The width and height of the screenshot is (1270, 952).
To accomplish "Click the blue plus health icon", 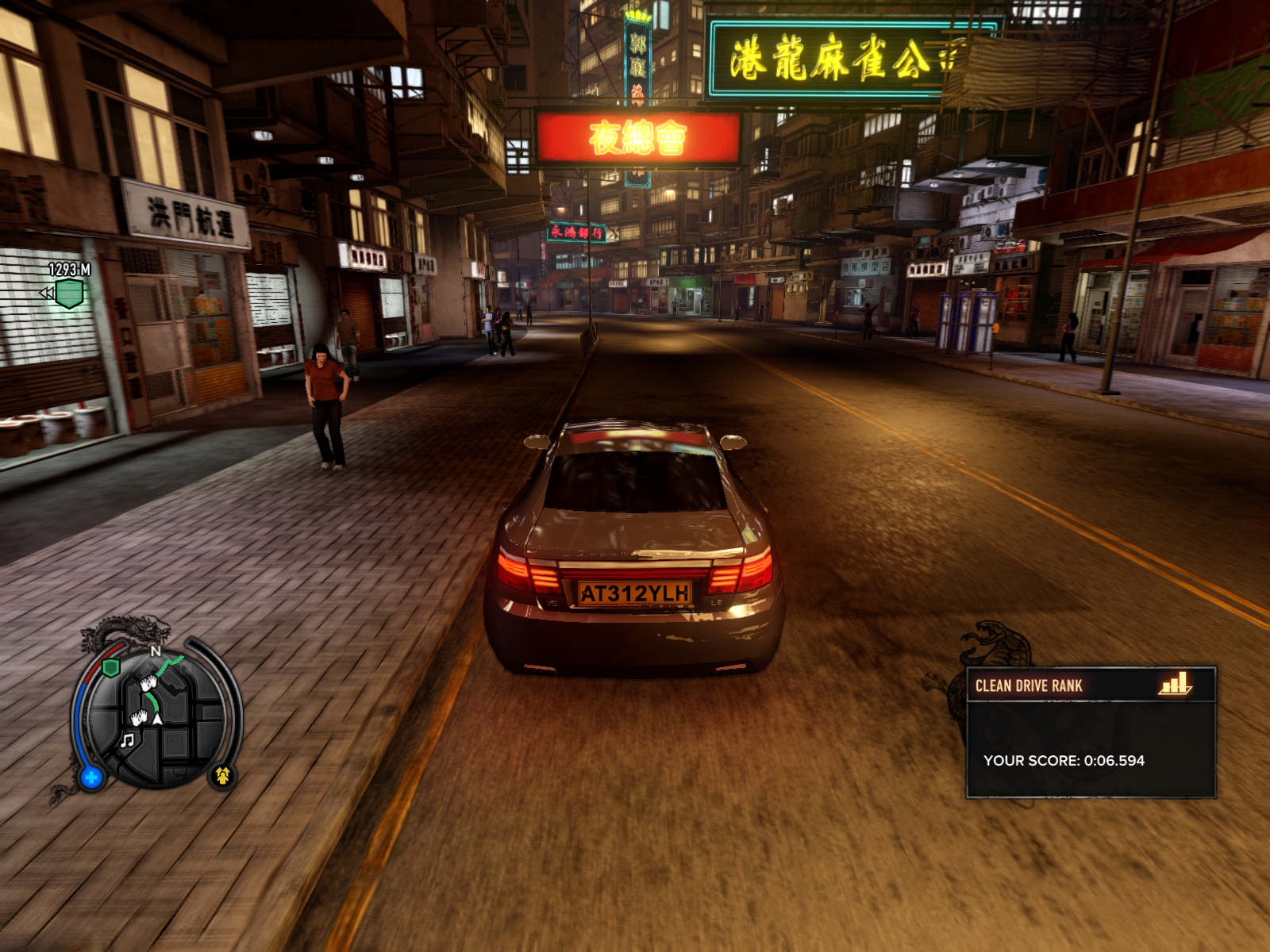I will click(91, 777).
